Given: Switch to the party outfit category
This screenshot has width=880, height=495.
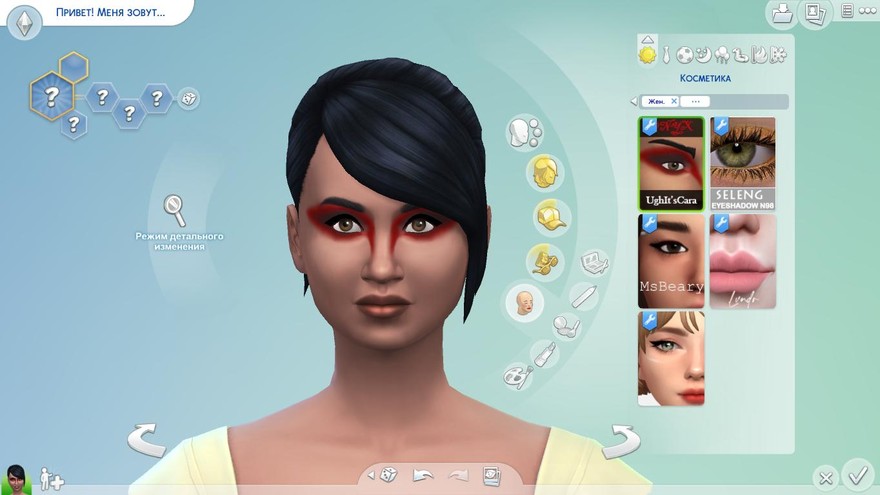Looking at the screenshot, I should [x=722, y=54].
